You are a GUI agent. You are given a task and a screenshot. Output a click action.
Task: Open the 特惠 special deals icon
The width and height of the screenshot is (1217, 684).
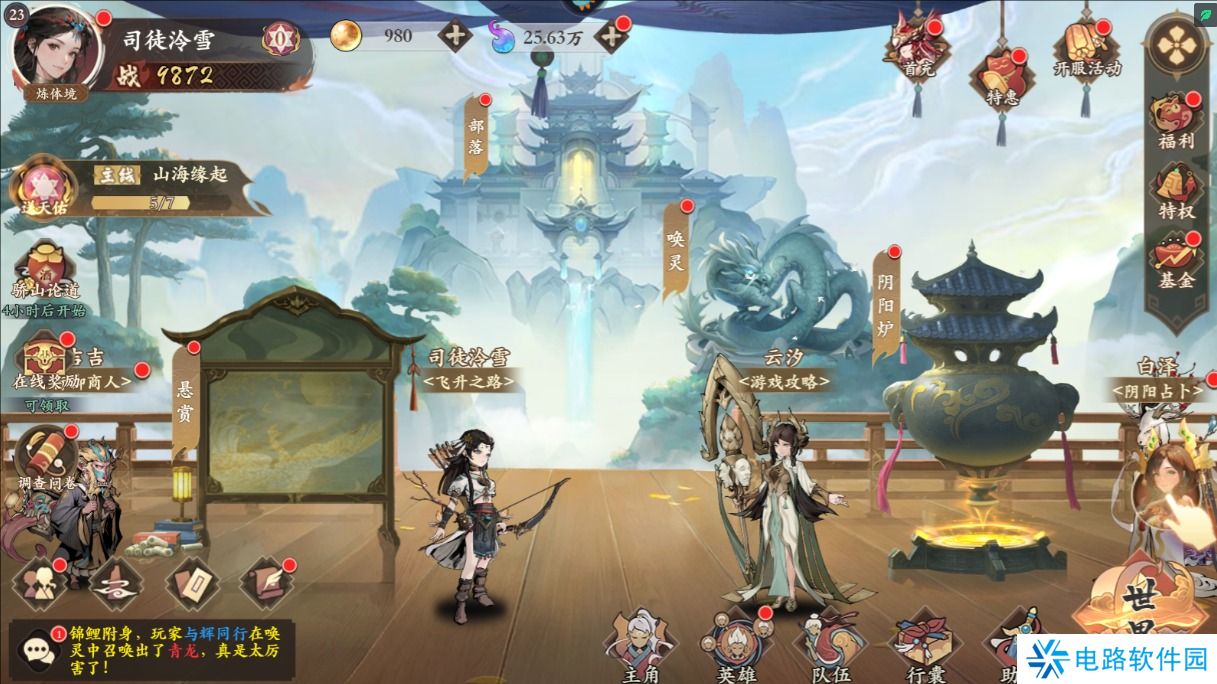pyautogui.click(x=1001, y=79)
